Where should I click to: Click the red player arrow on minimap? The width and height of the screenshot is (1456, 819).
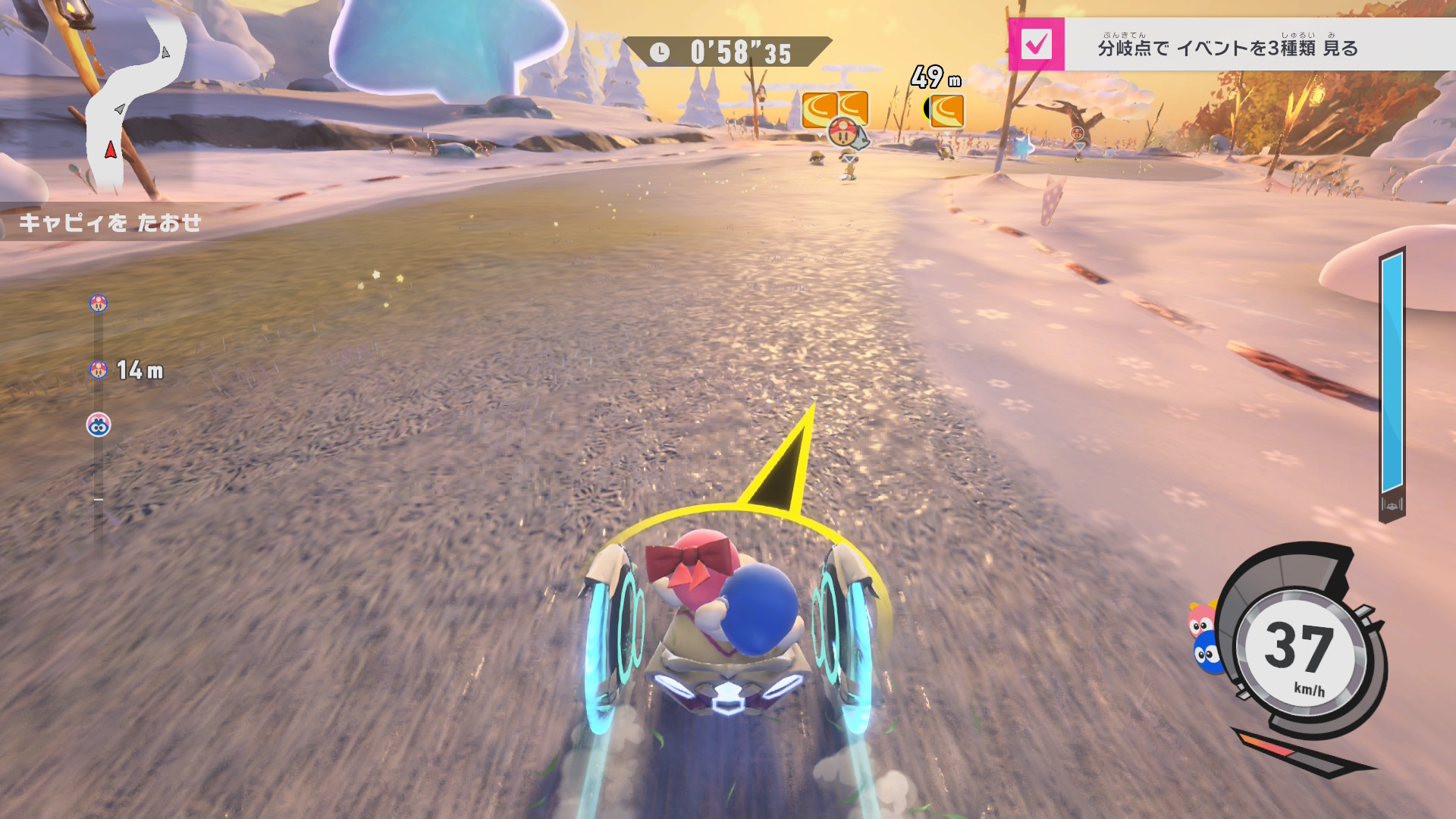pos(111,149)
